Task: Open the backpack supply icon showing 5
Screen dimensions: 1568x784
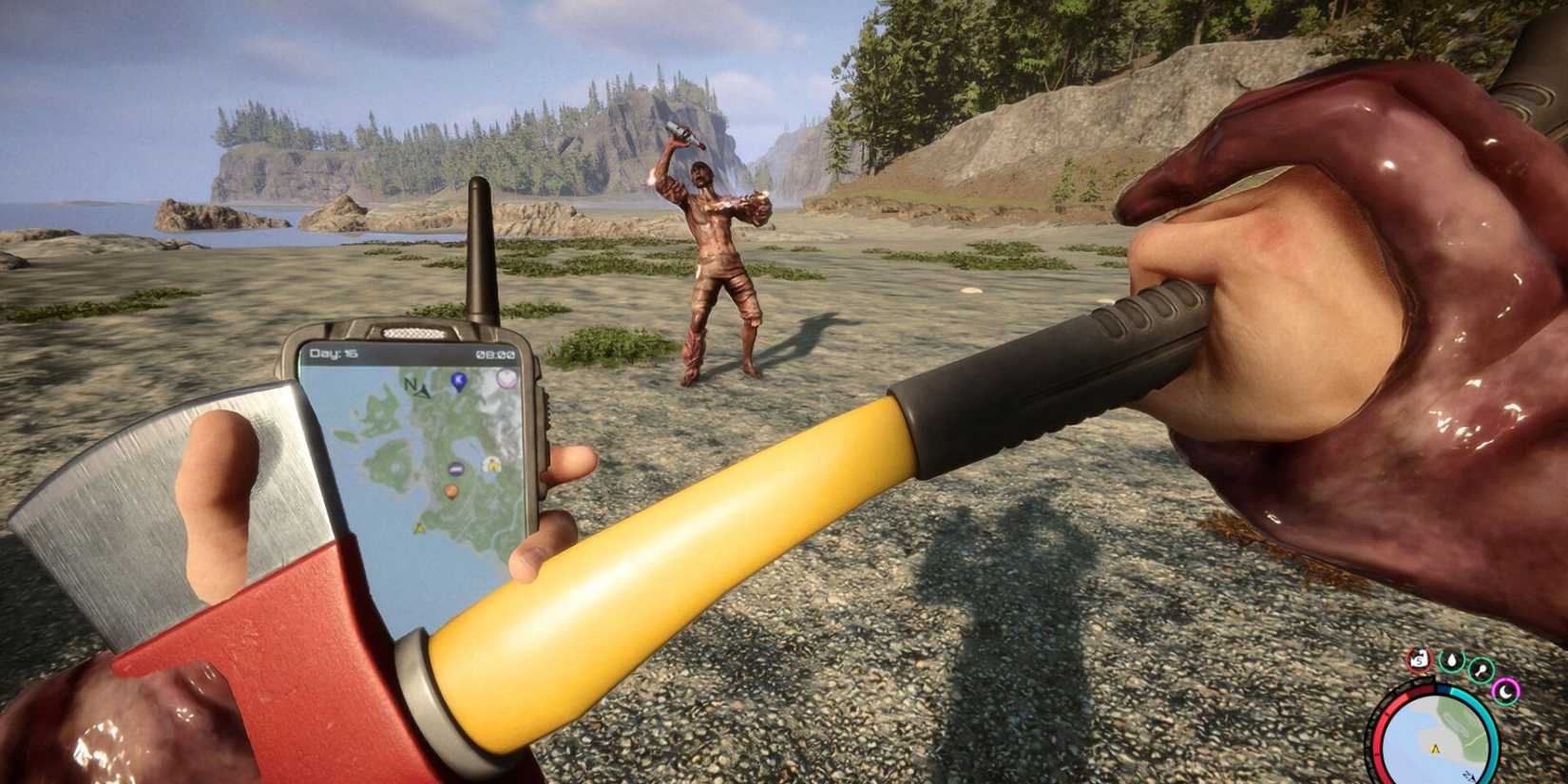Action: (1419, 660)
